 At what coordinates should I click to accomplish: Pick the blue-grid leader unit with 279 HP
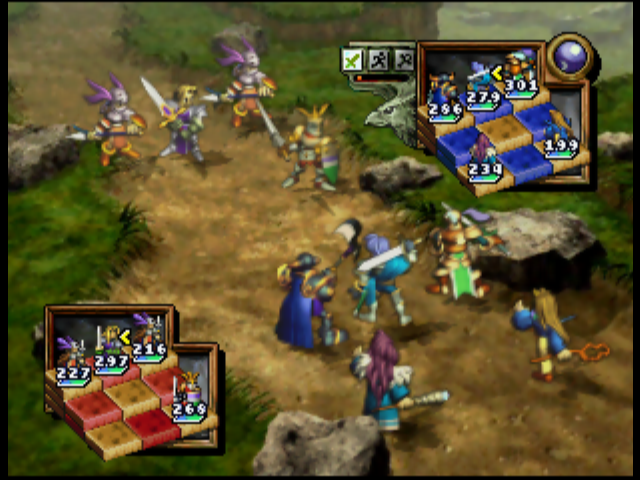click(483, 80)
